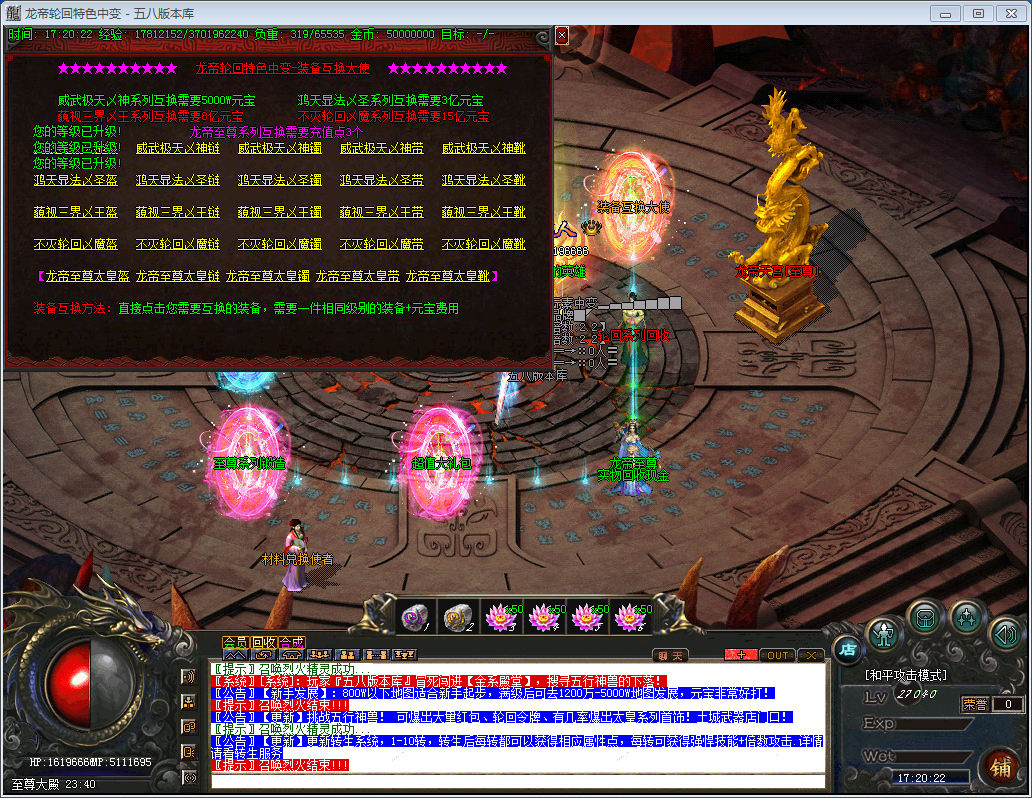
Task: Use the grey scroll in hotbar slot 2
Action: (x=458, y=618)
